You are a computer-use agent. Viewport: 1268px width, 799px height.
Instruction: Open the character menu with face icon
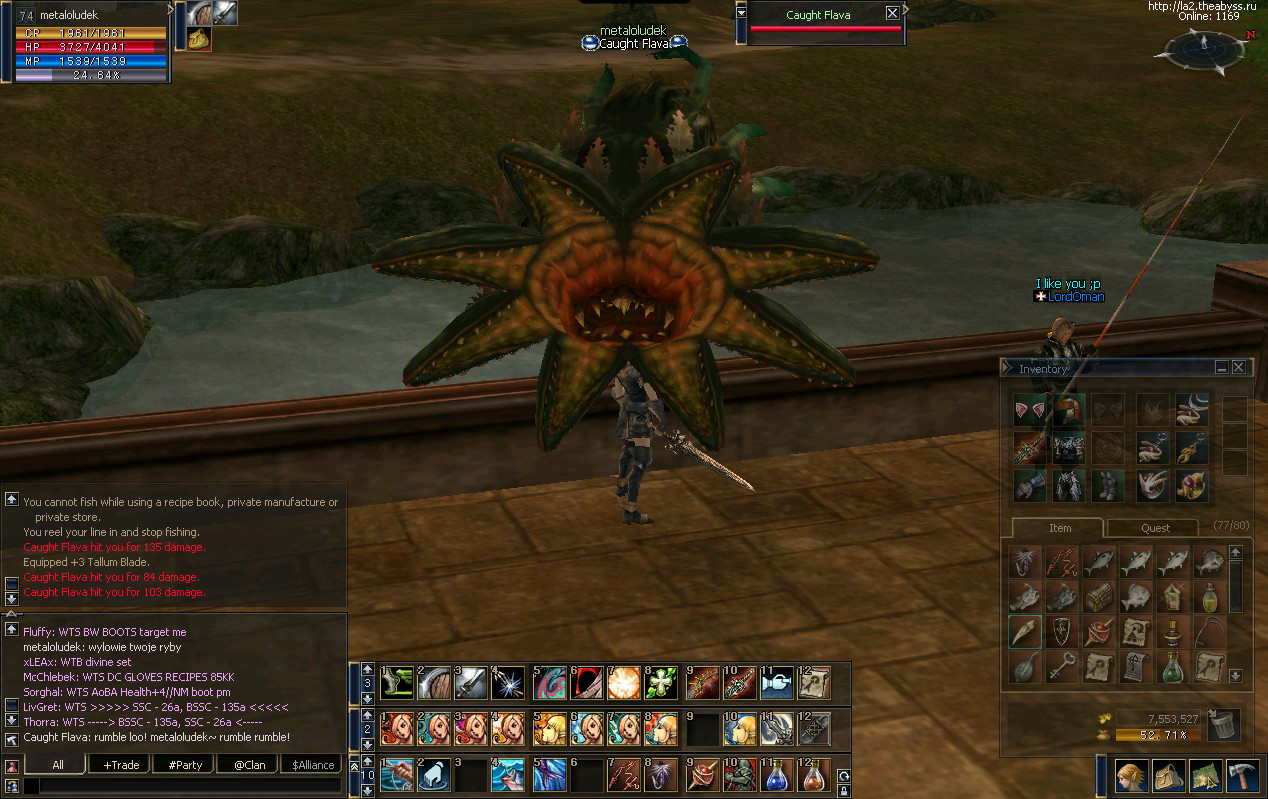tap(1132, 776)
